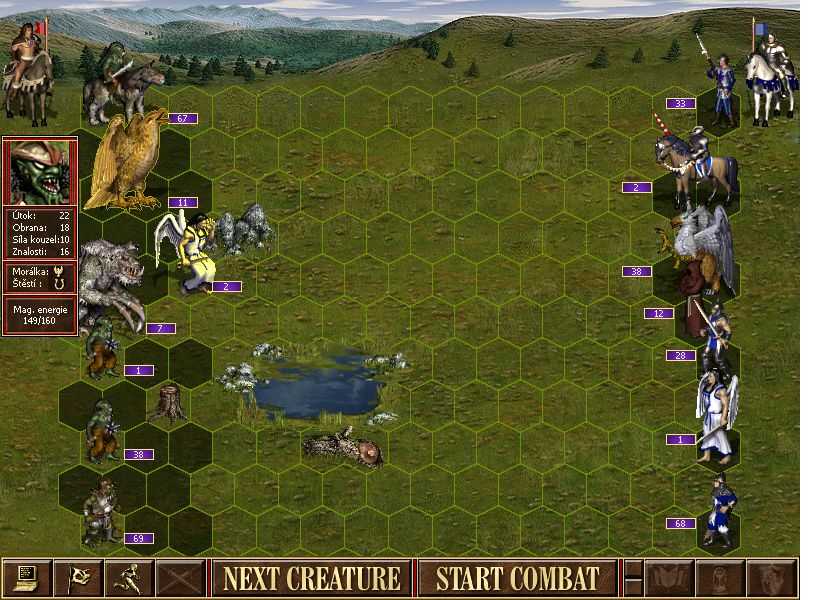Viewport: 819px width, 600px height.
Task: Activate the shield defend button
Action: pos(772,578)
